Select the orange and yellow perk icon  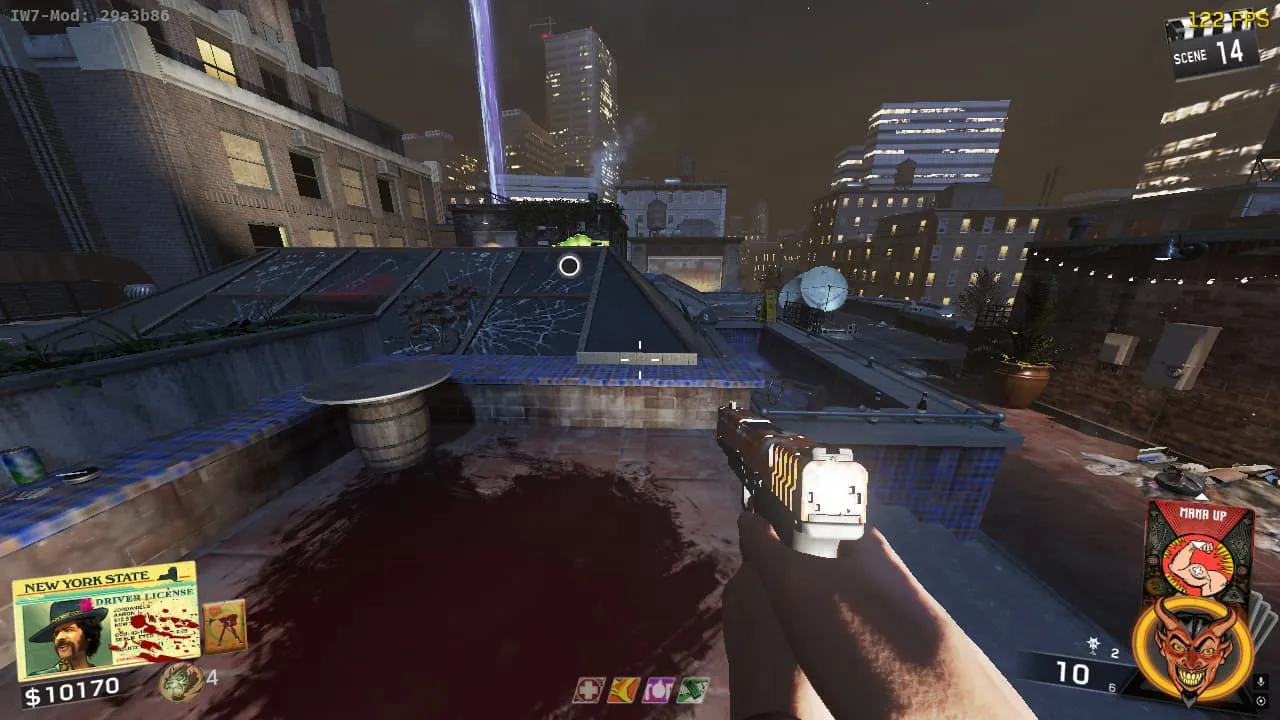click(623, 690)
